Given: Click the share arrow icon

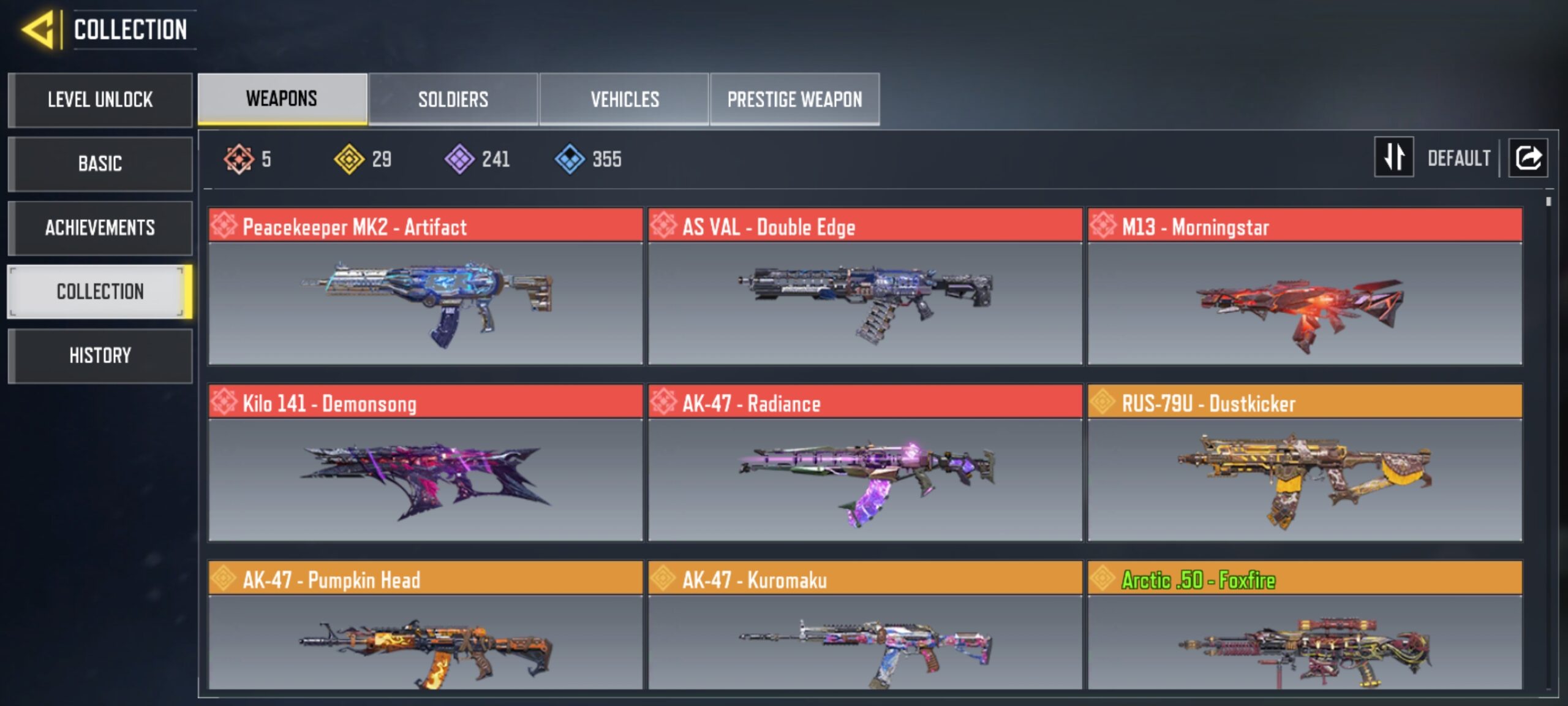Looking at the screenshot, I should coord(1528,158).
